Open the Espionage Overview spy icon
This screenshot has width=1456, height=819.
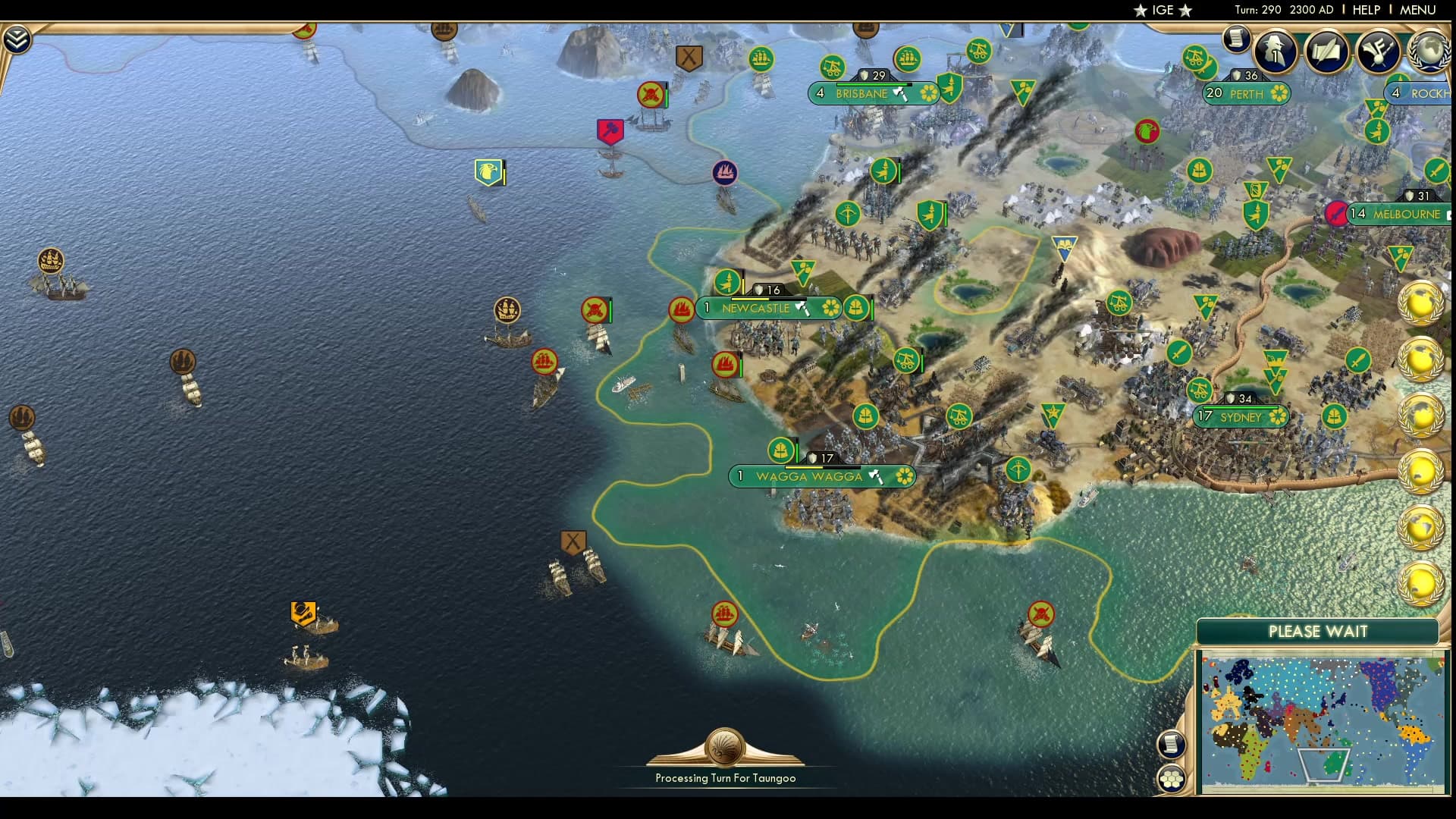(x=1274, y=52)
